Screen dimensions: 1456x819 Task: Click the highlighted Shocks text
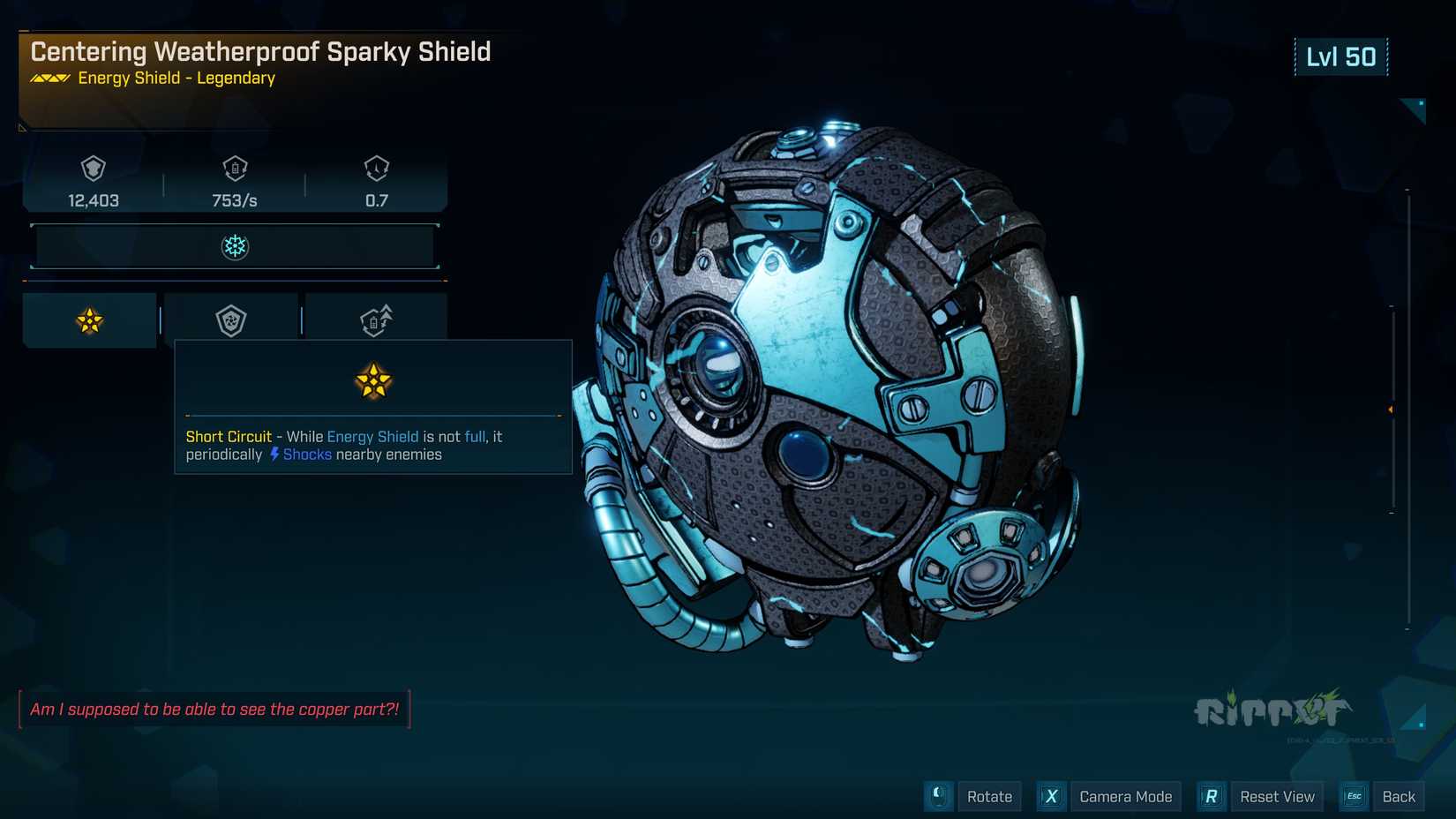(306, 454)
